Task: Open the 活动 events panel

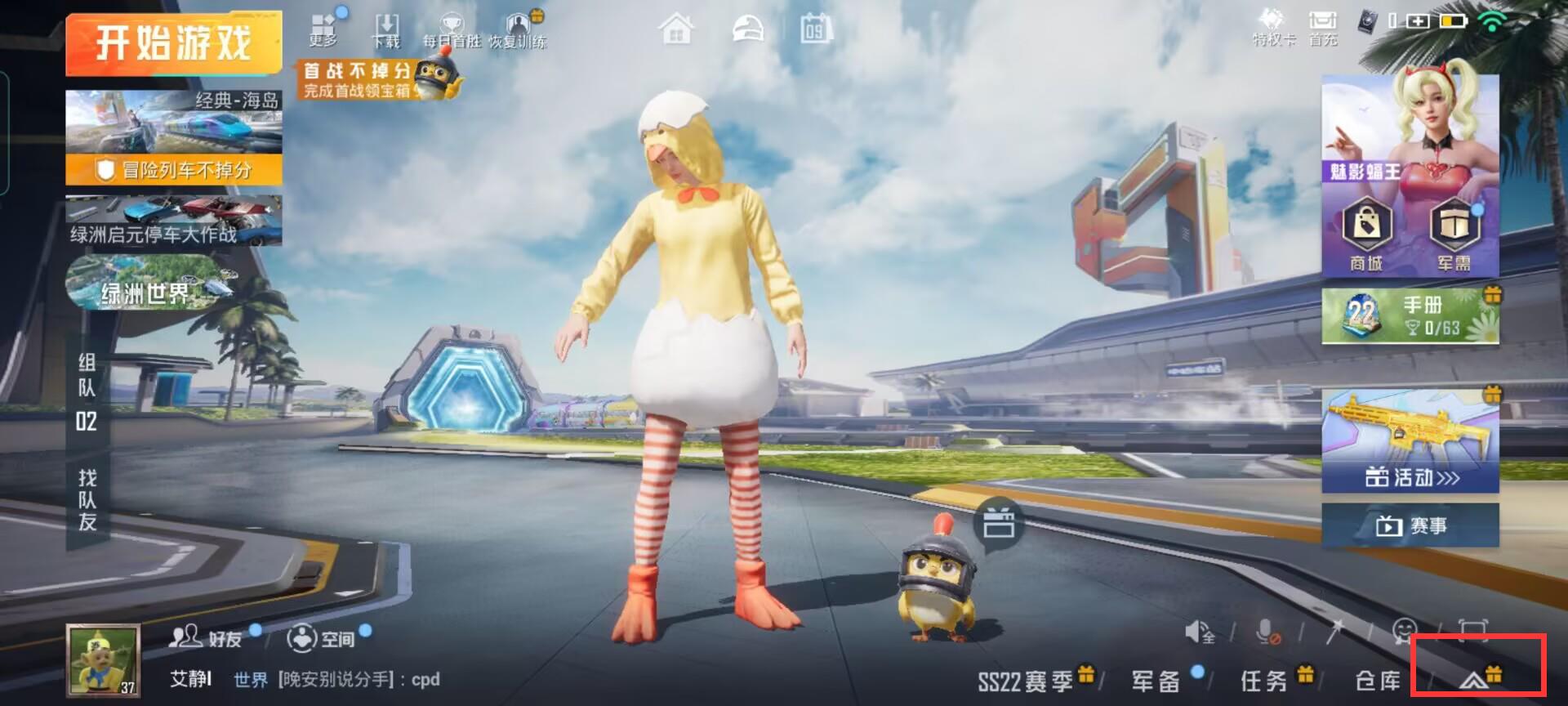Action: [x=1410, y=441]
